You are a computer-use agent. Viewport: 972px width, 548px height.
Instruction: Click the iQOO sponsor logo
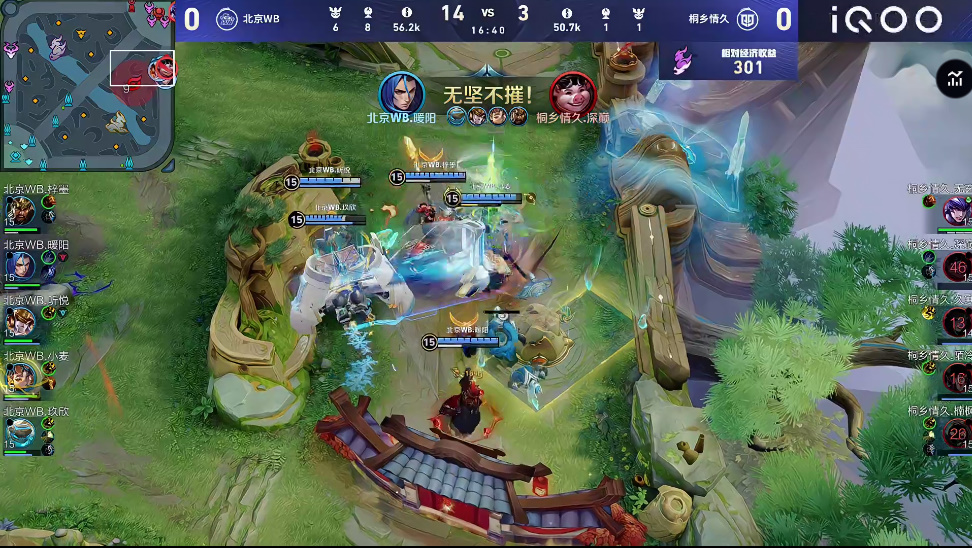click(x=886, y=20)
